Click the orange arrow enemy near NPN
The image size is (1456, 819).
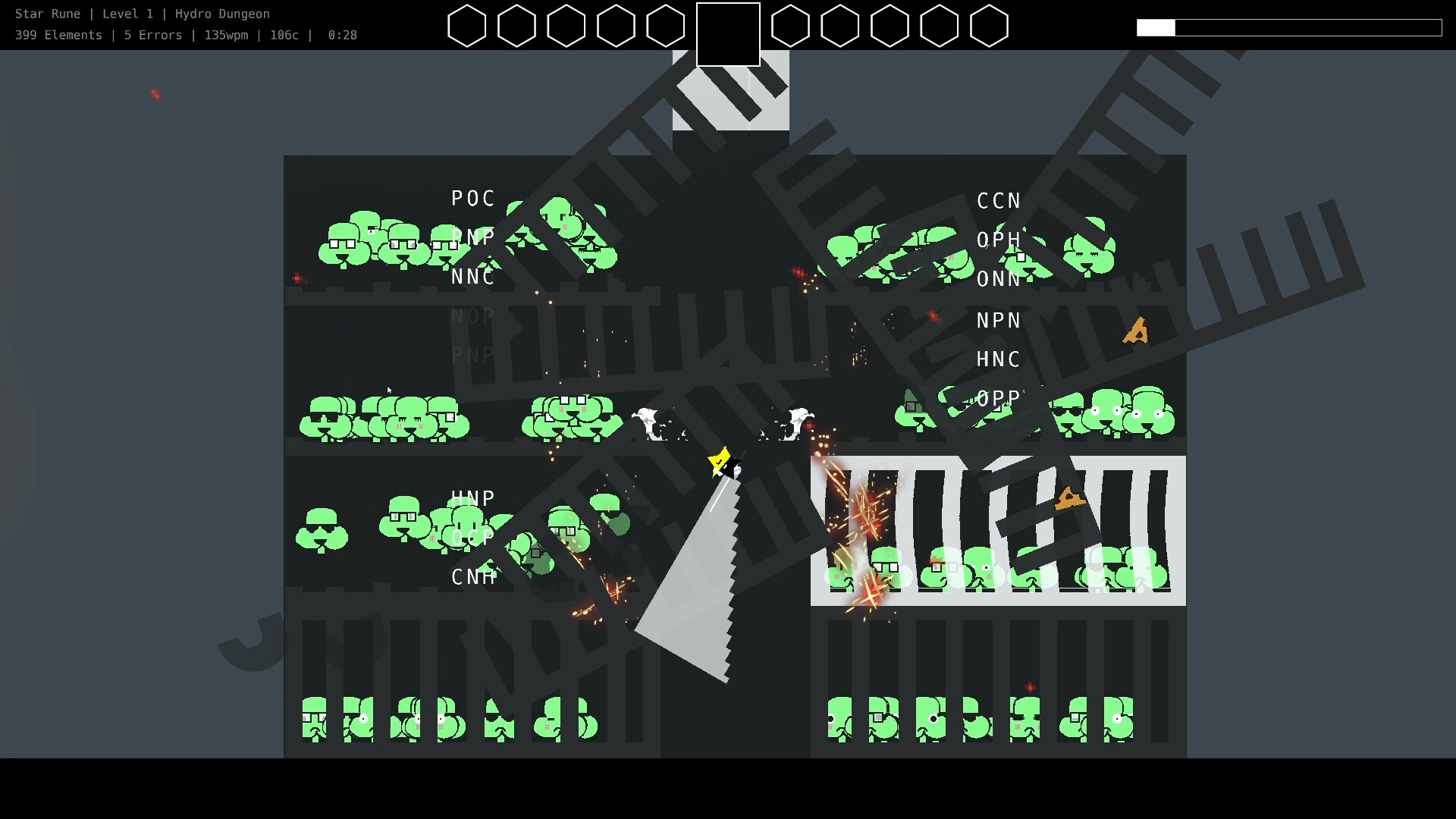click(x=1134, y=331)
